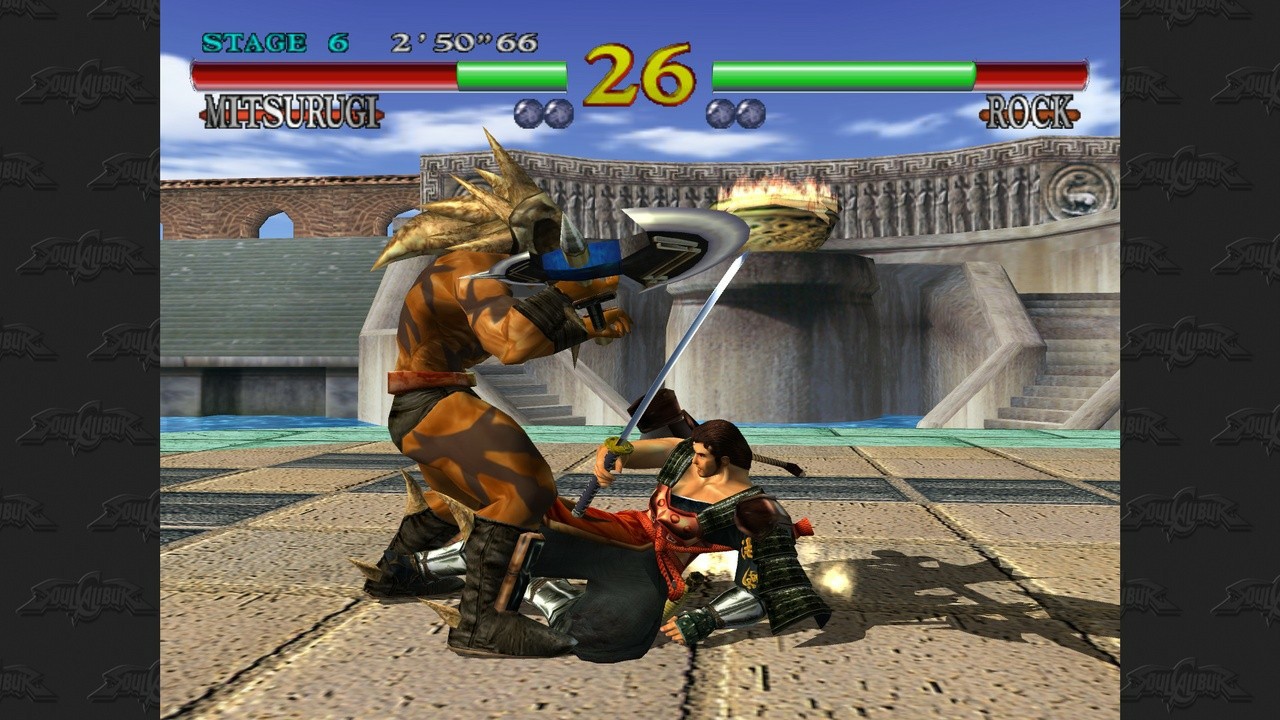Click the first round orb under Rock's bar

[718, 113]
